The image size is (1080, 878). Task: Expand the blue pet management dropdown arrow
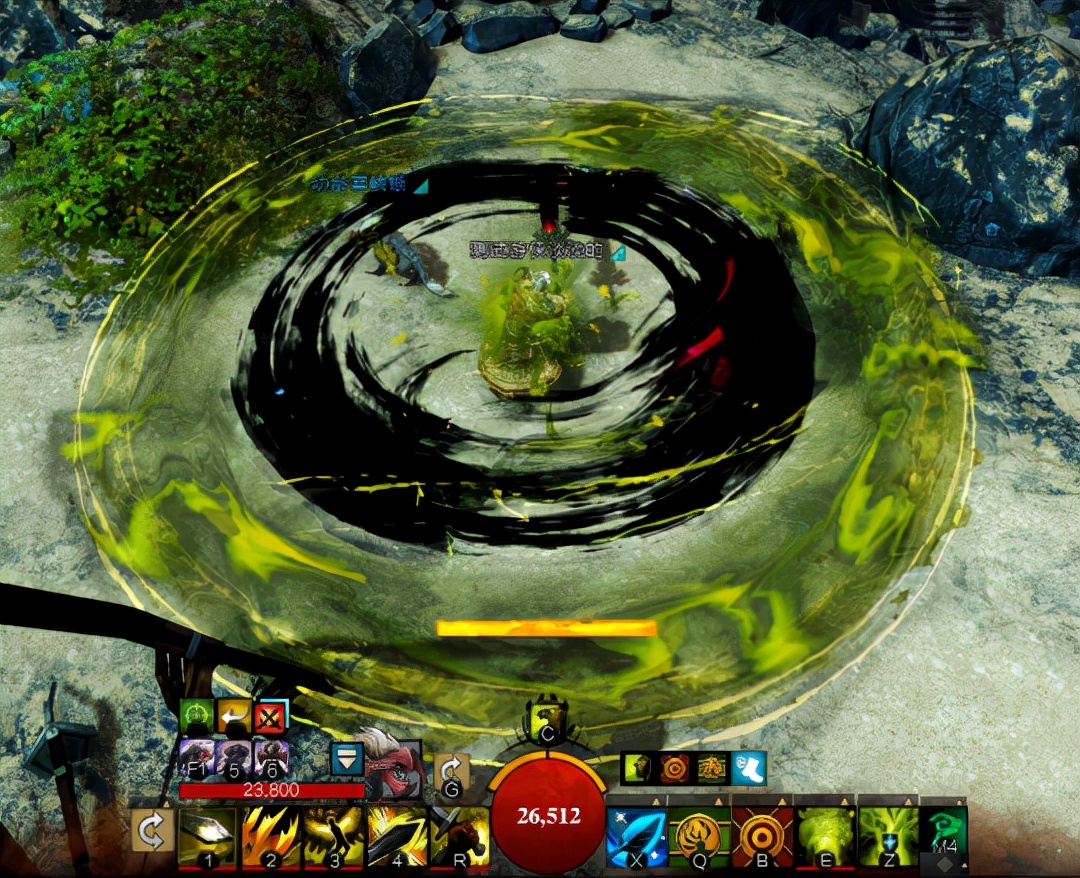click(346, 759)
